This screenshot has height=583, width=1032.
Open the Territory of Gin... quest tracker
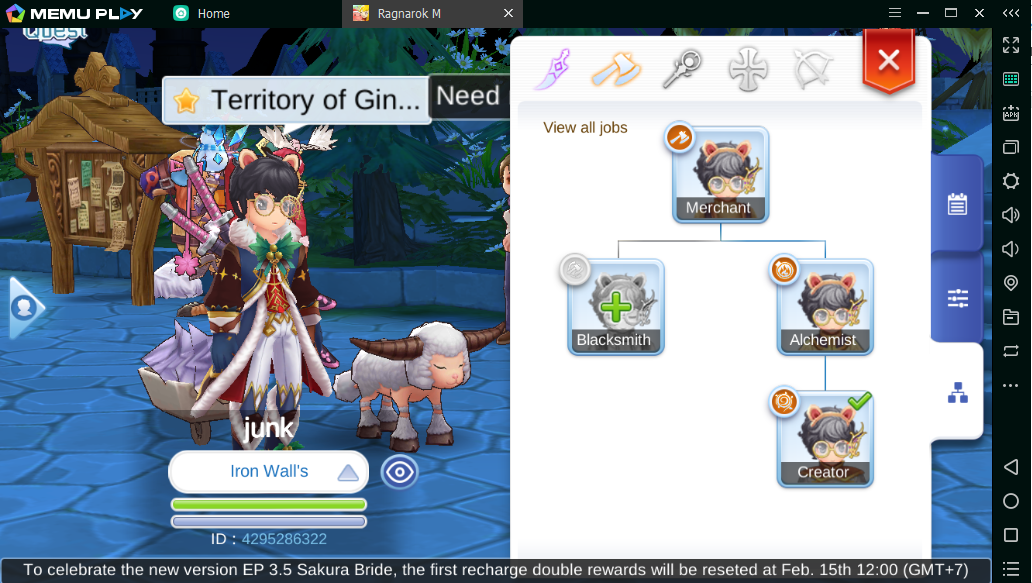pos(296,100)
